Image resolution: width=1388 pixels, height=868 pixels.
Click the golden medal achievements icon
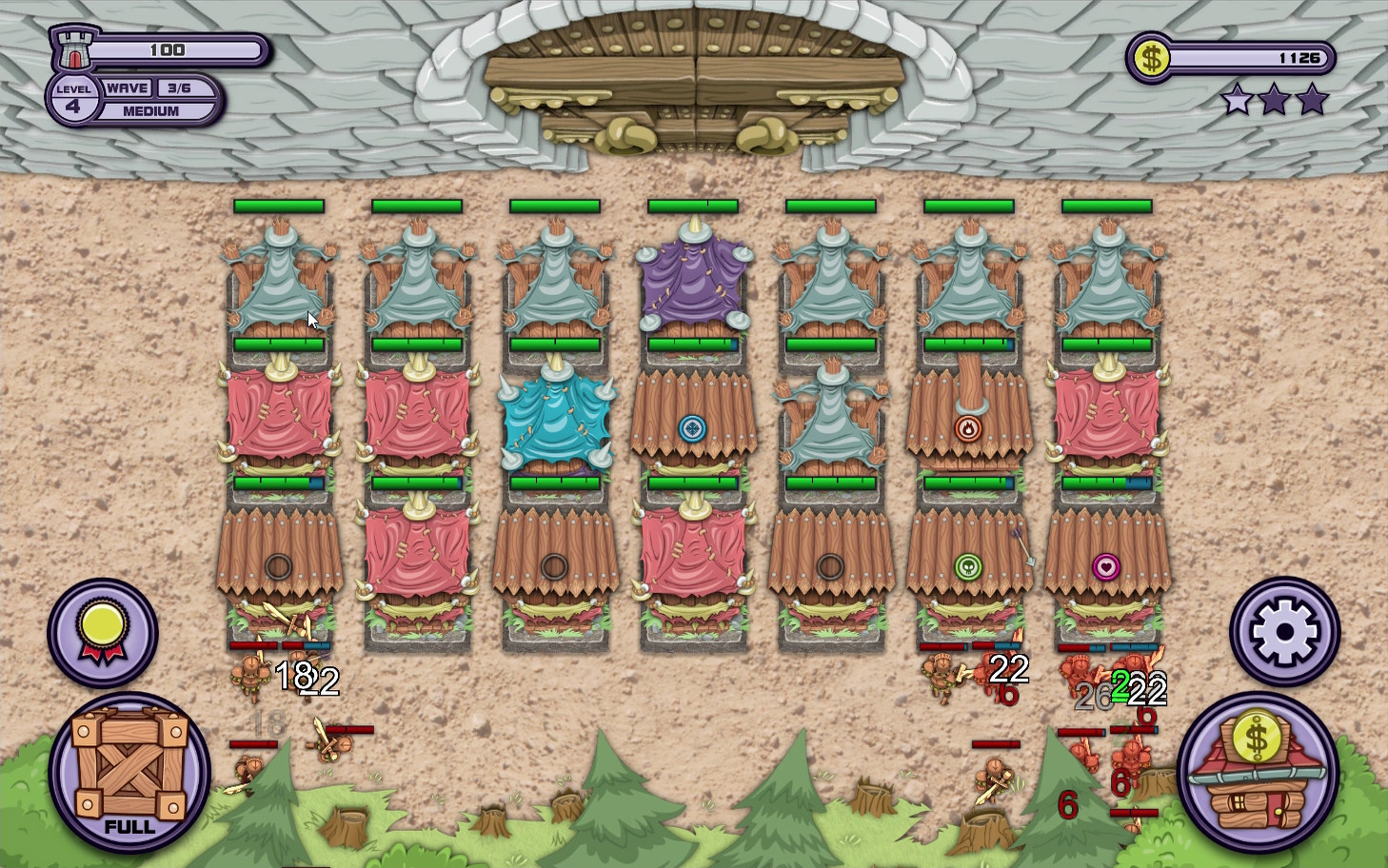pos(102,633)
